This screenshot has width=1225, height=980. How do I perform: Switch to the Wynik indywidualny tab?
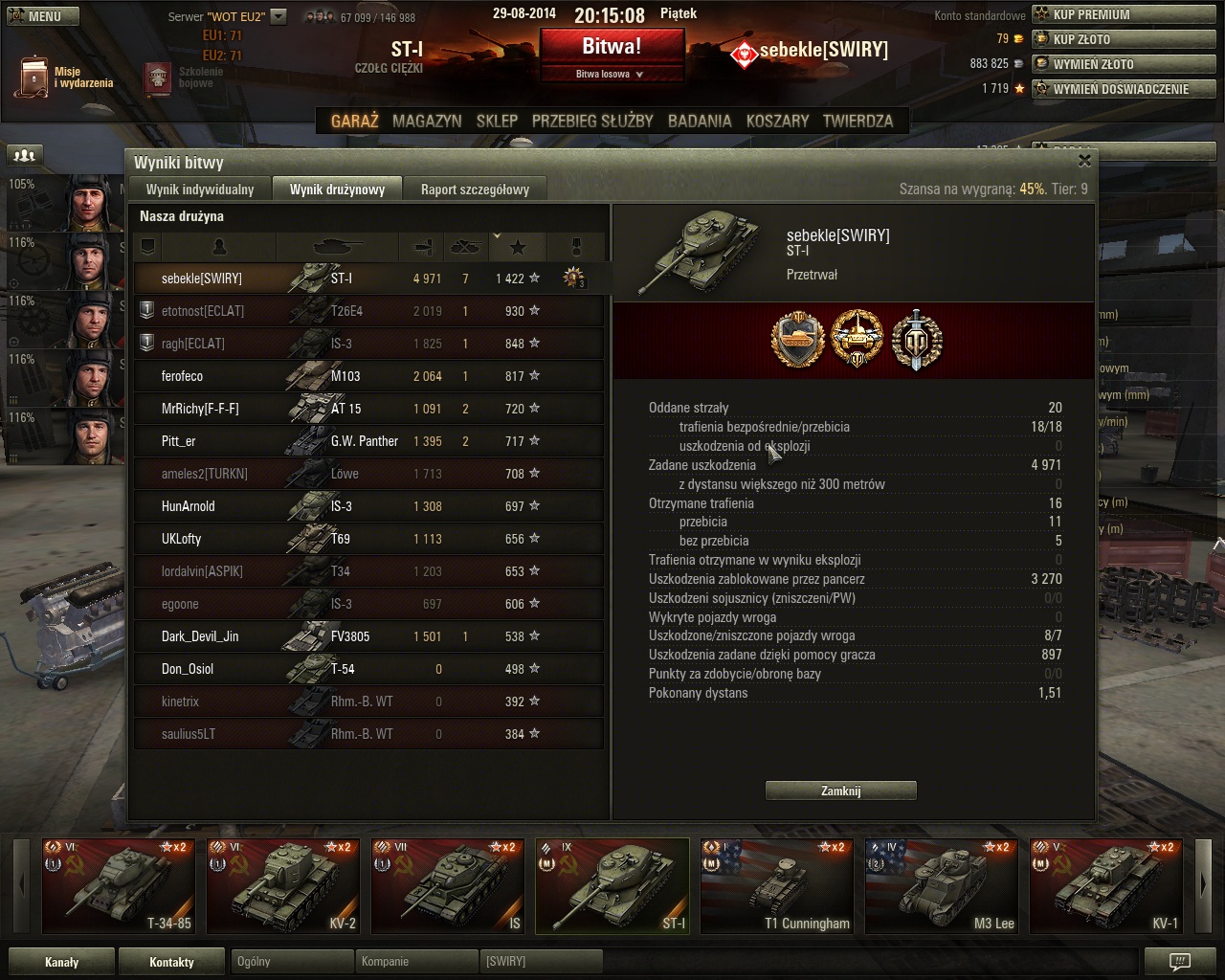pos(200,189)
